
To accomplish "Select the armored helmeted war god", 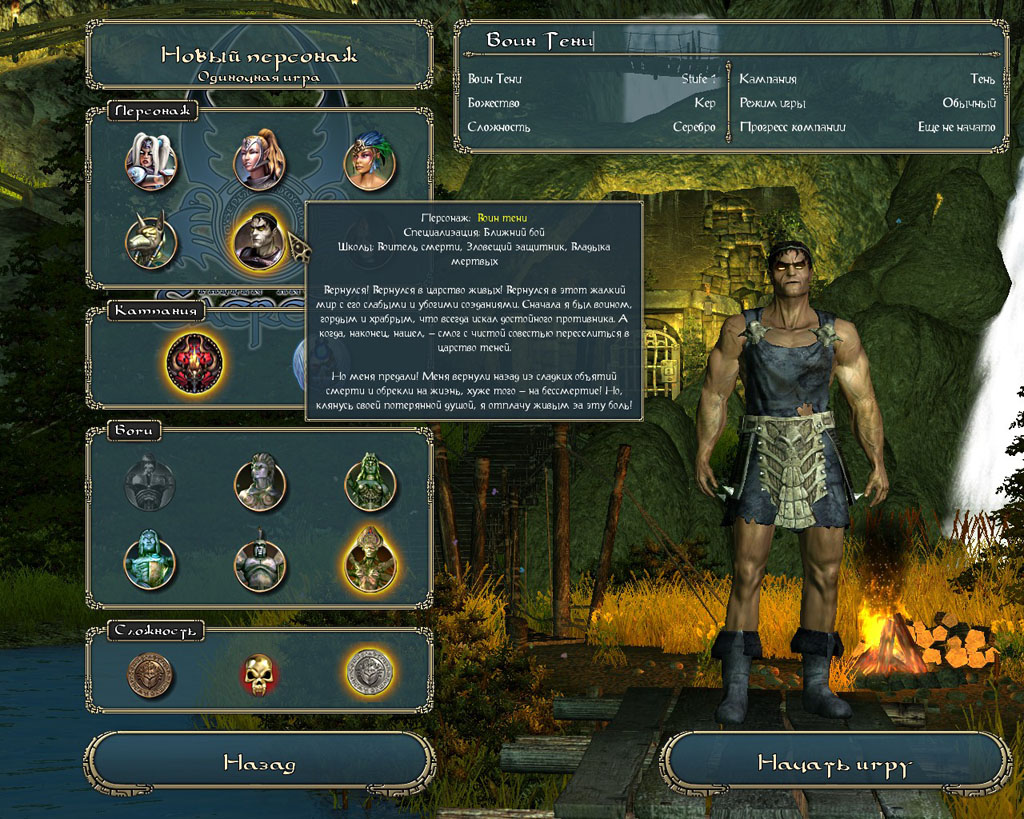I will (260, 562).
